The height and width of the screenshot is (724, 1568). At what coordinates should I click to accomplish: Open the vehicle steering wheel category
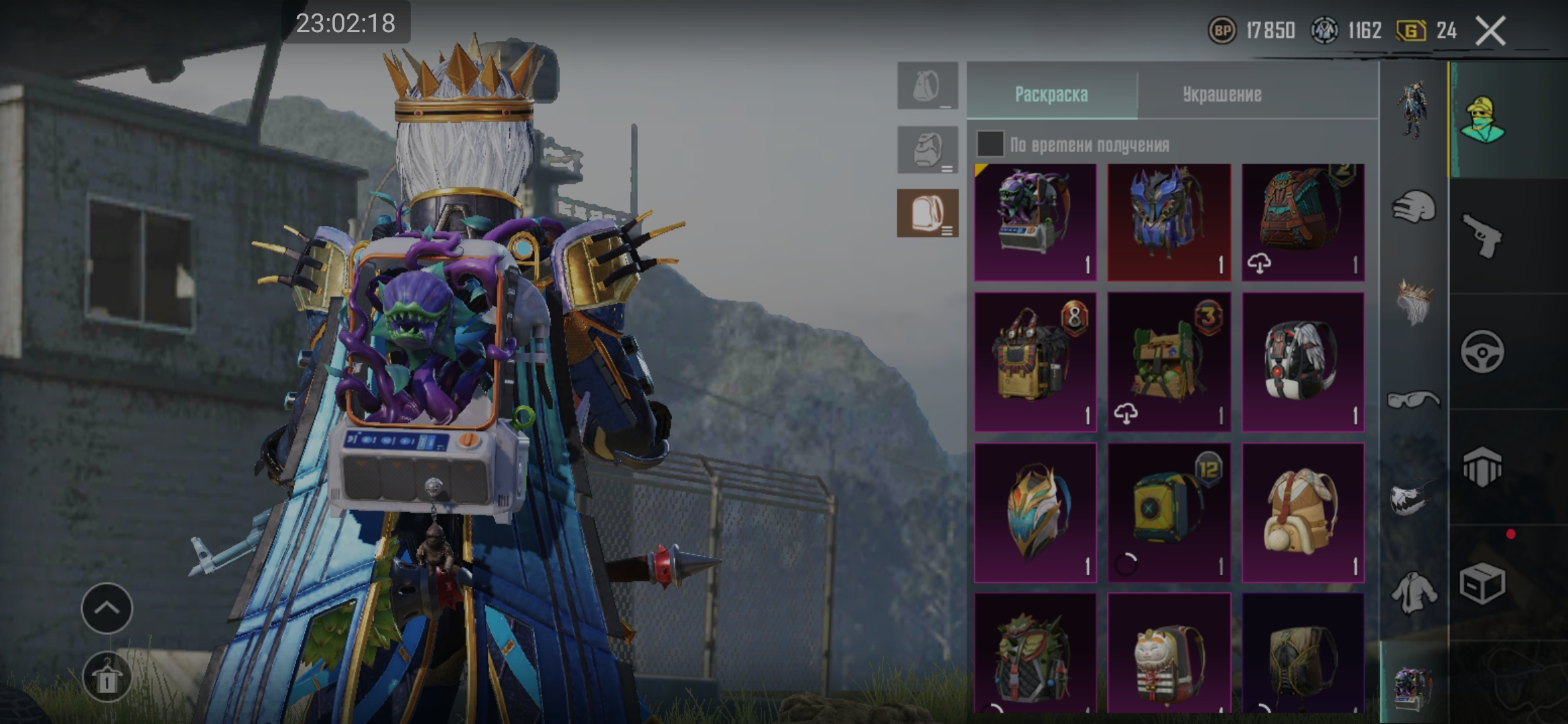(x=1482, y=351)
